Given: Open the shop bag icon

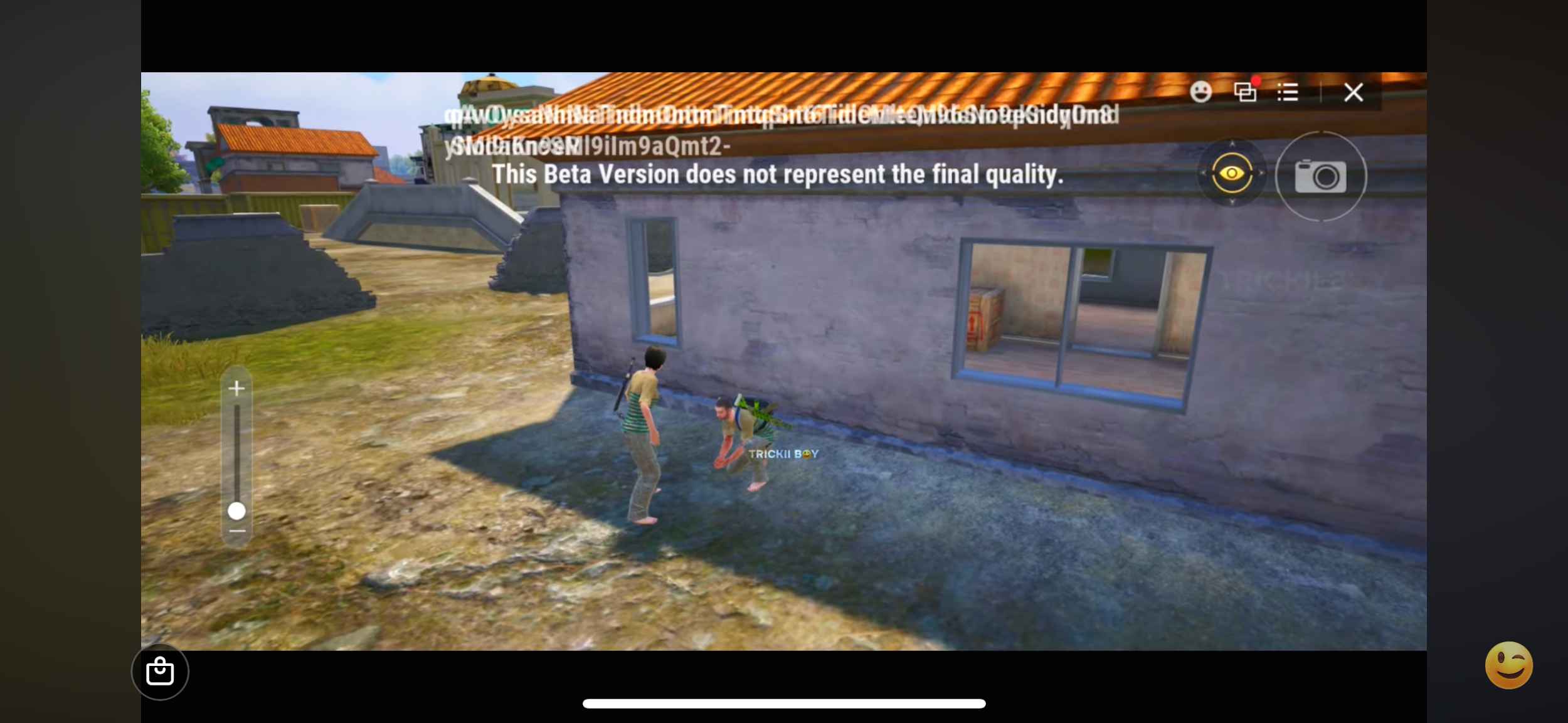Looking at the screenshot, I should pyautogui.click(x=161, y=671).
